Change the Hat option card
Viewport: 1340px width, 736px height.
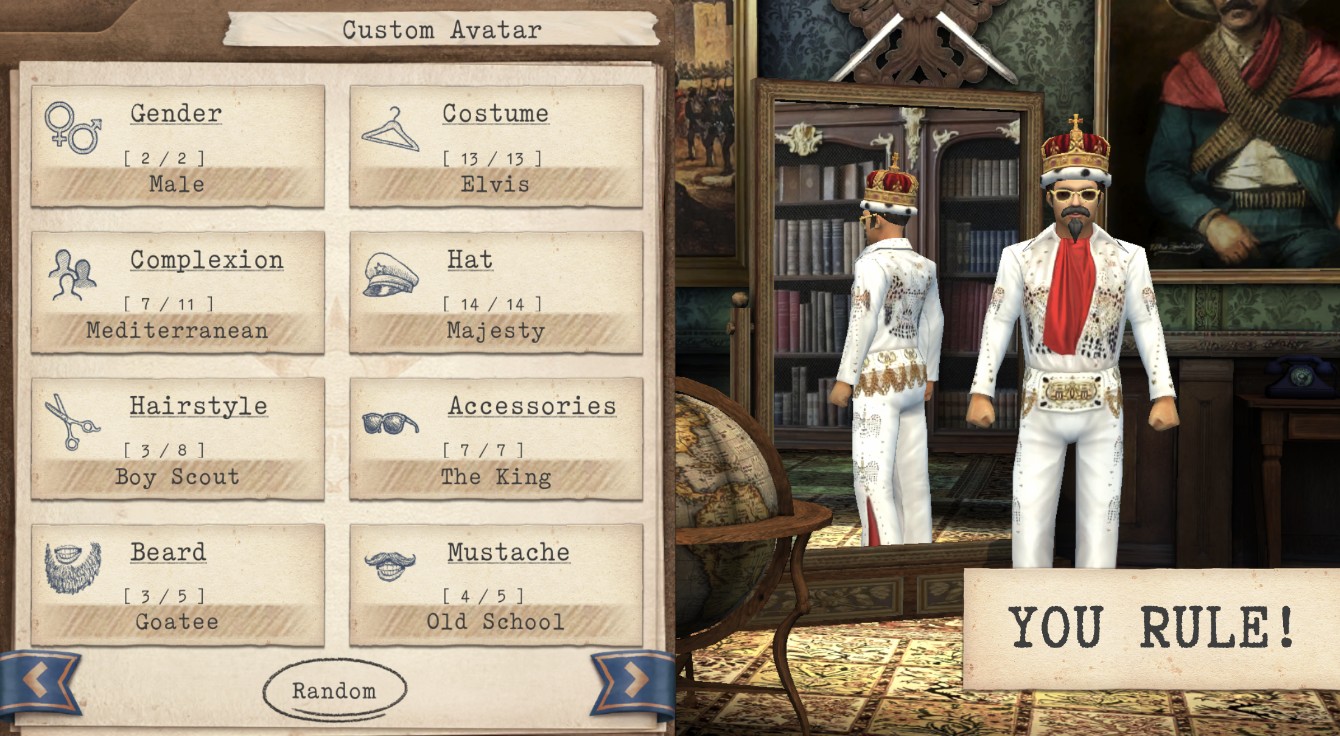click(496, 292)
